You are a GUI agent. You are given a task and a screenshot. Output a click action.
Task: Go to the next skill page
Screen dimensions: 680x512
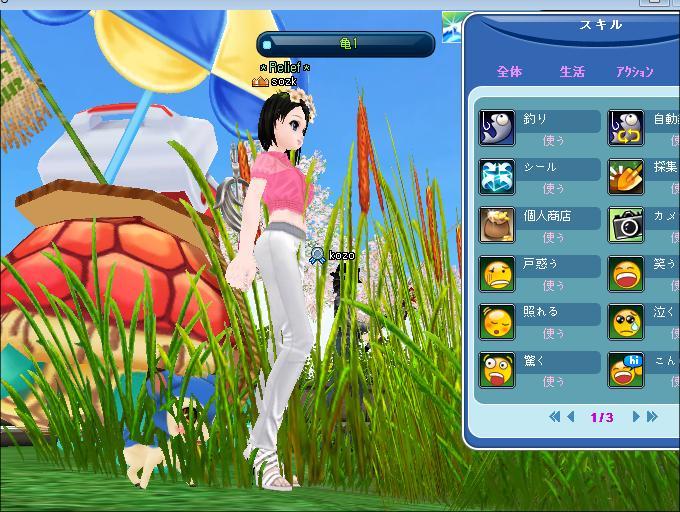pos(636,417)
